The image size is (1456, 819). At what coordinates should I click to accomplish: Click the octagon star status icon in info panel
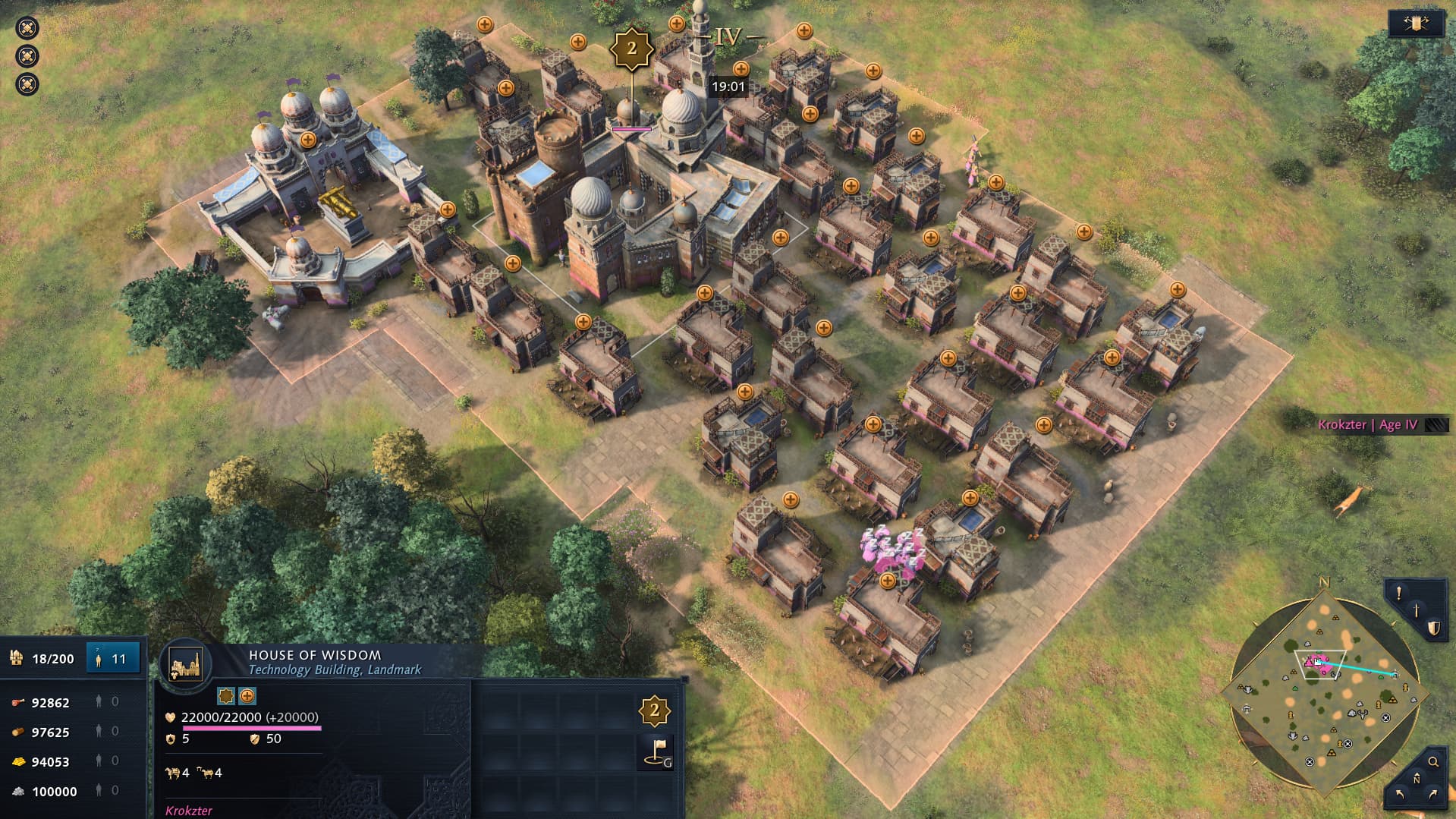(x=226, y=696)
